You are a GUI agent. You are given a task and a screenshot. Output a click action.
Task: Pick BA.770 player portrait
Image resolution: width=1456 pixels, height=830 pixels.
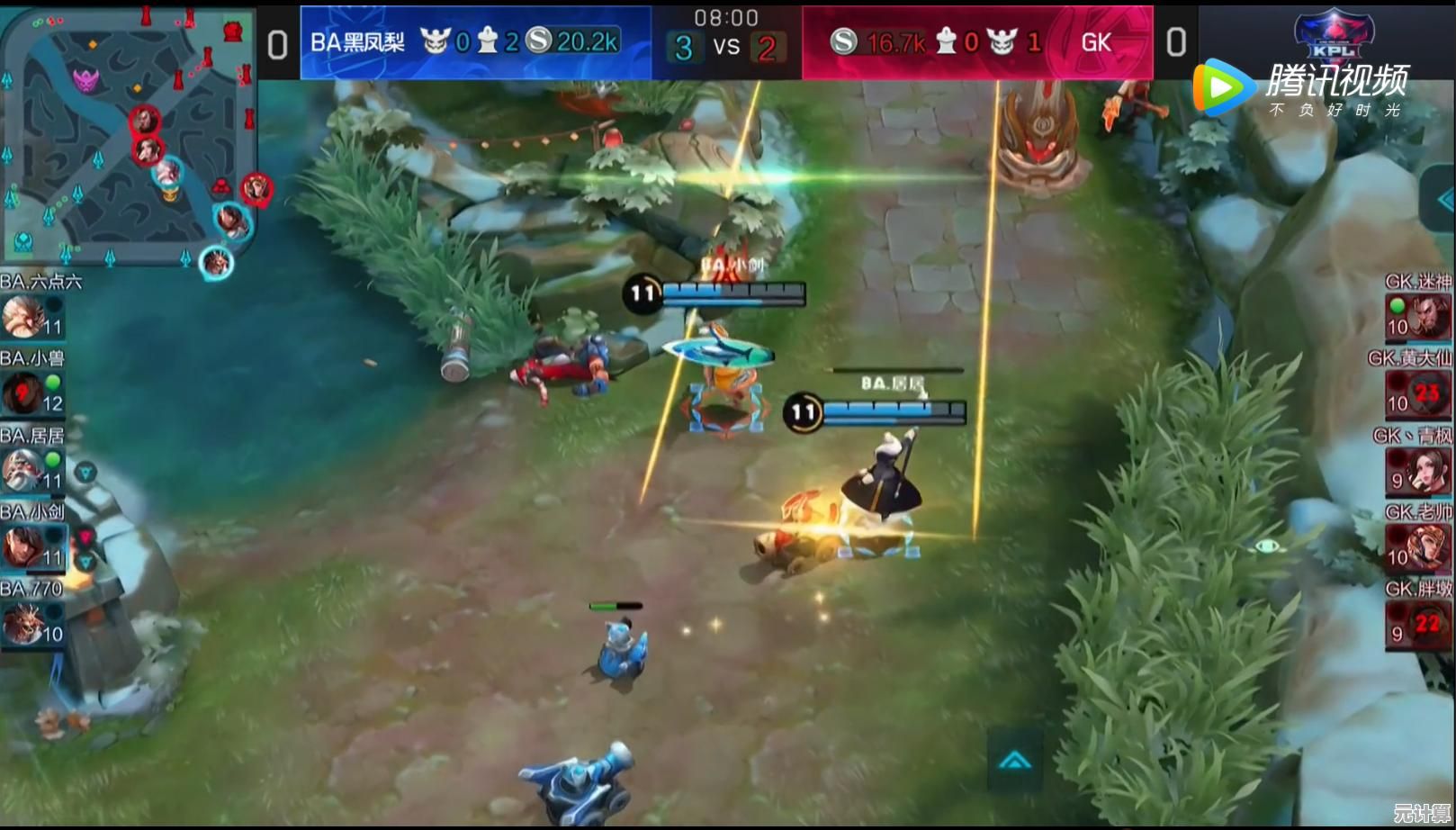tap(22, 623)
